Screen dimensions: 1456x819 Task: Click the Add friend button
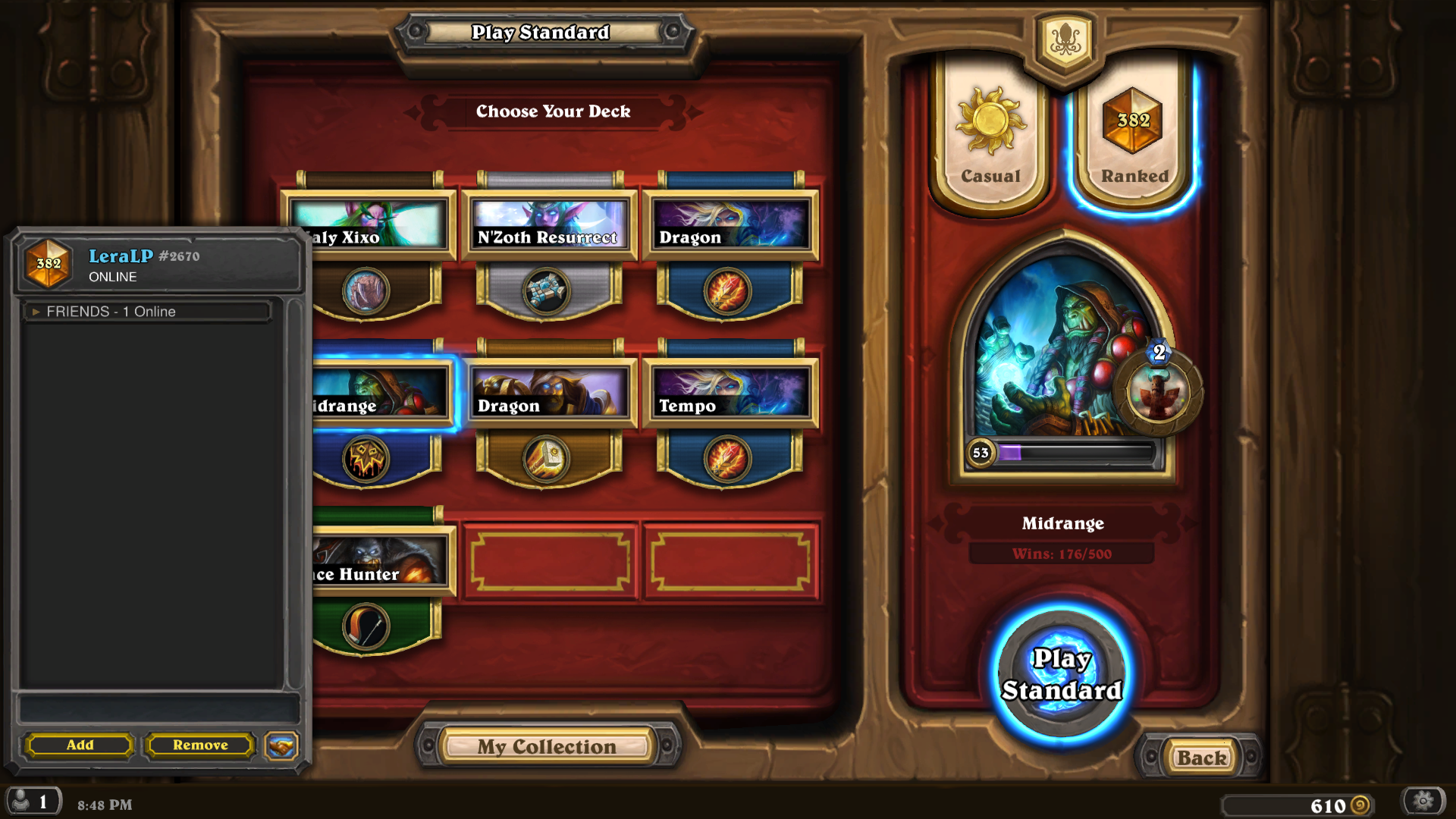click(x=78, y=745)
